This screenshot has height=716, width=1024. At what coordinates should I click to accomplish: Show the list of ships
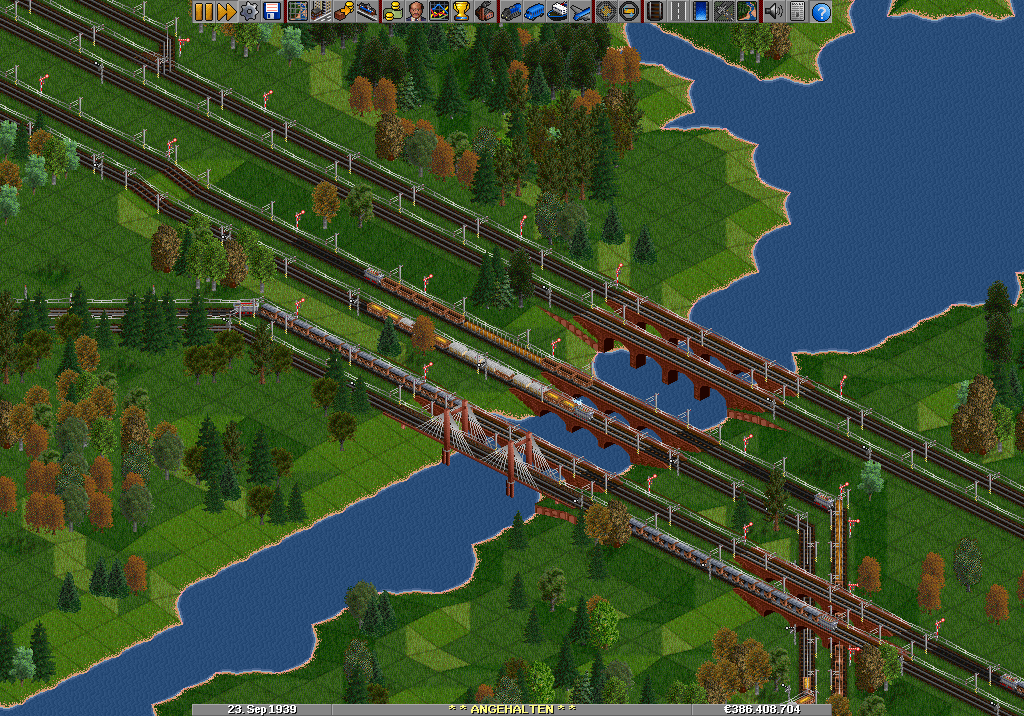pos(557,12)
